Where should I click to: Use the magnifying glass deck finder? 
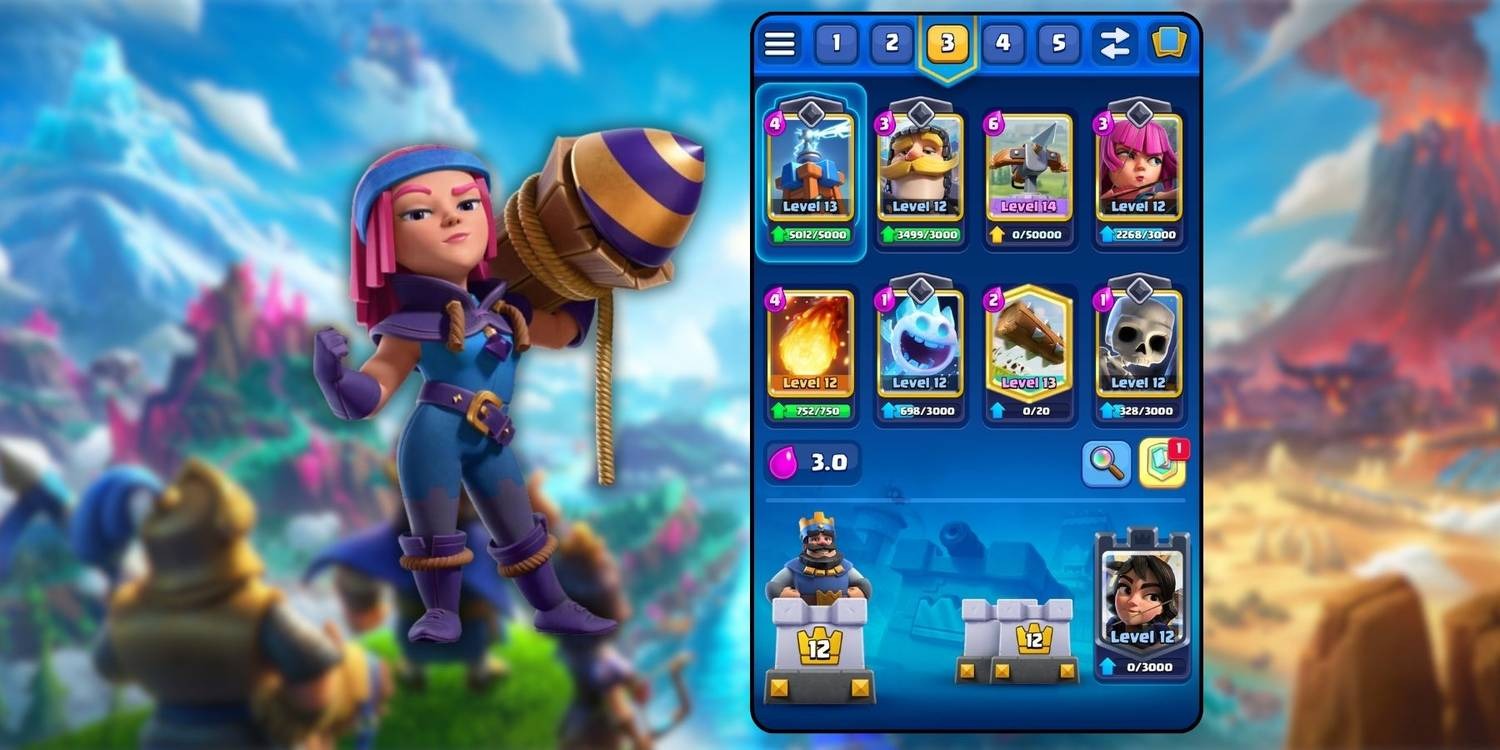1106,462
